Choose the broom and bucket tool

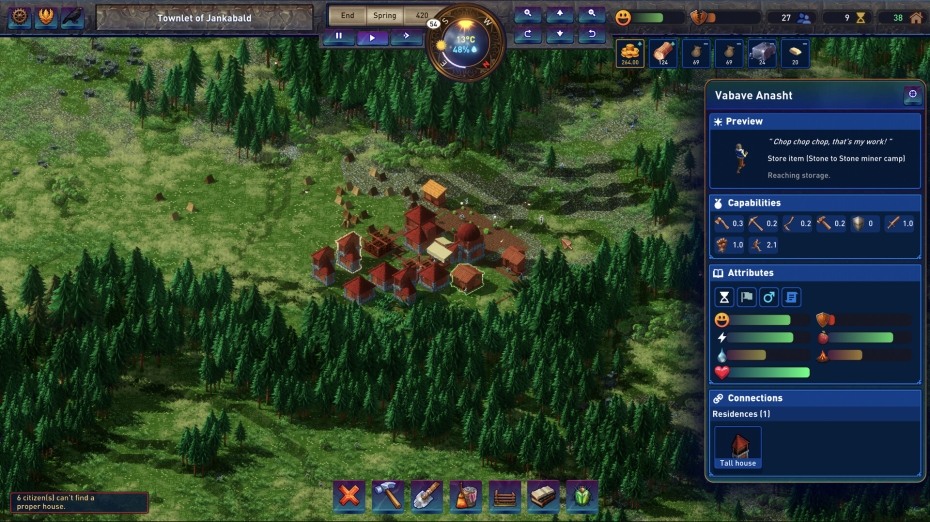click(465, 494)
